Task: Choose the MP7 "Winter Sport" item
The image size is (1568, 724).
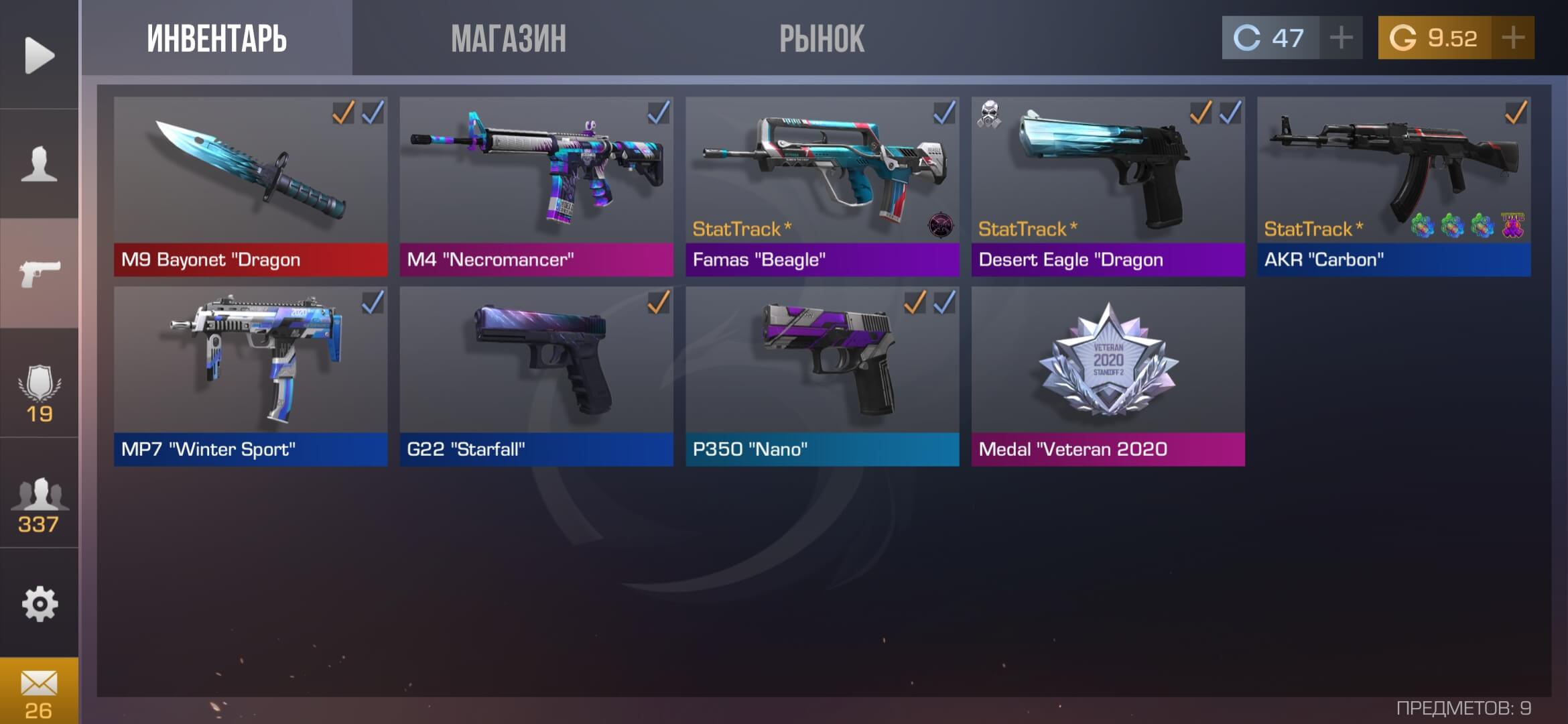Action: point(251,376)
